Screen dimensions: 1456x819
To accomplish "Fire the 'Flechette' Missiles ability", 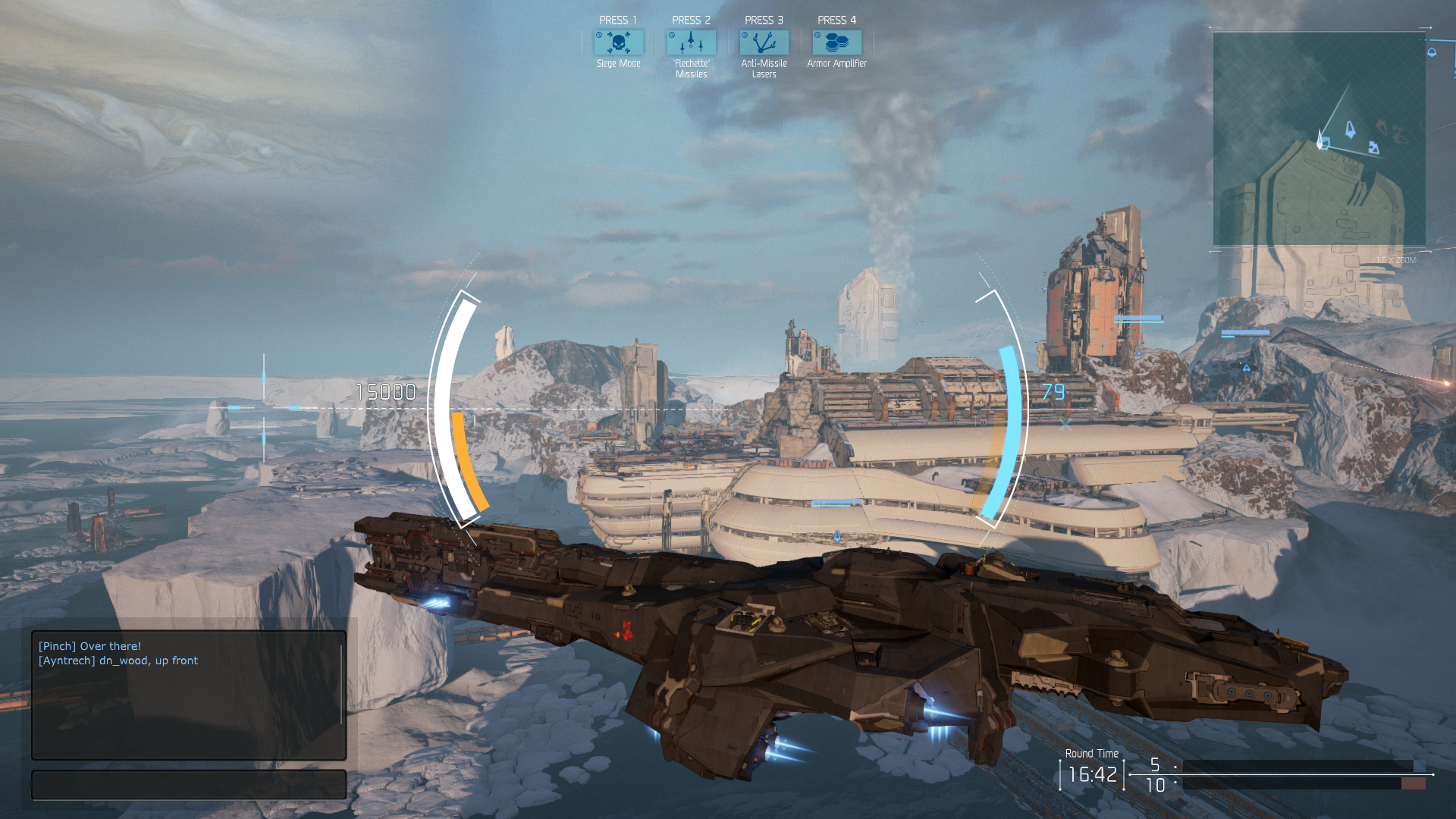I will (691, 42).
